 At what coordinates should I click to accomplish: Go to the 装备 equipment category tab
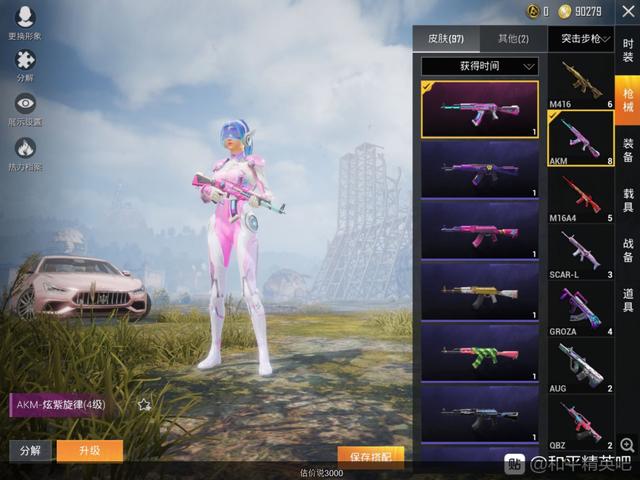click(x=628, y=150)
